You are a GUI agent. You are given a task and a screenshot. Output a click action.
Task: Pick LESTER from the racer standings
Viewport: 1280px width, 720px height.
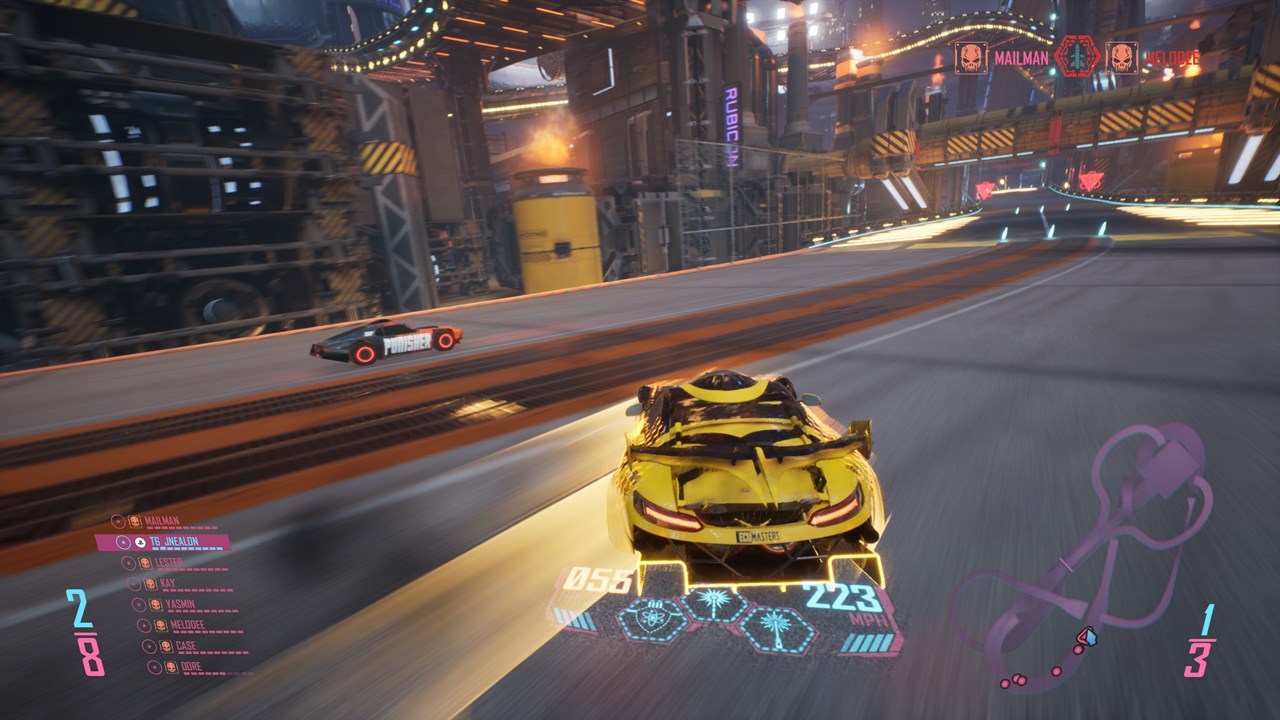168,563
